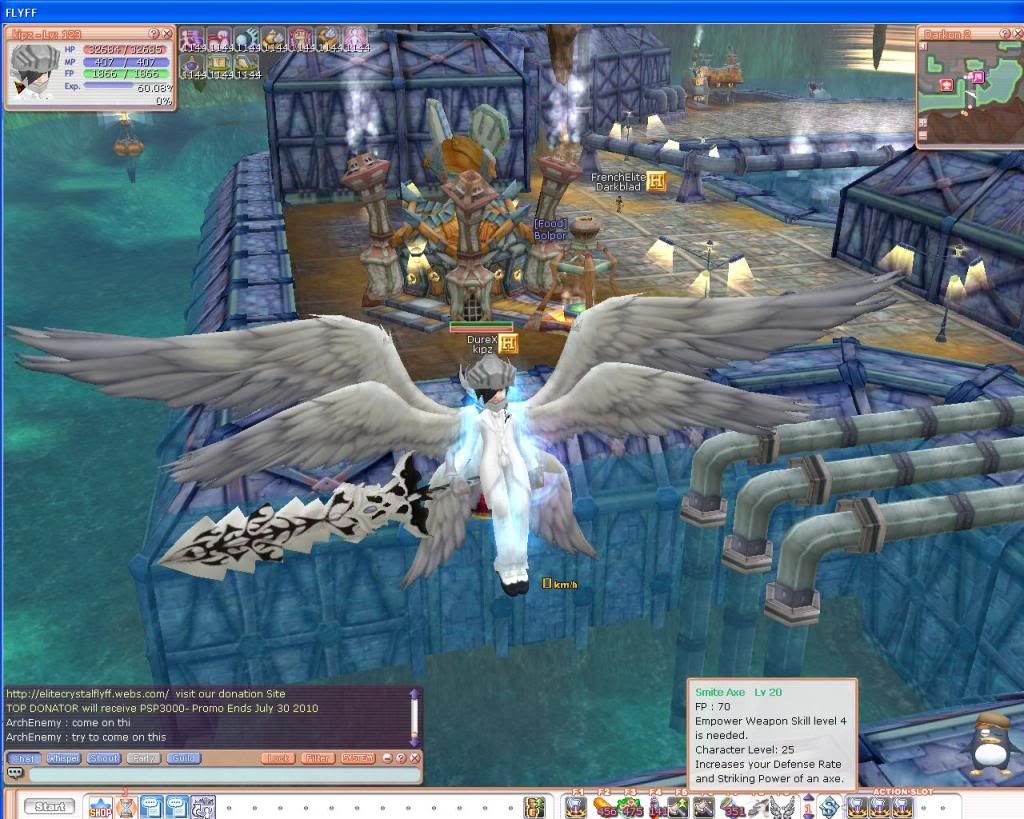The height and width of the screenshot is (819, 1024).
Task: Open the chat Filter options
Action: click(x=317, y=759)
